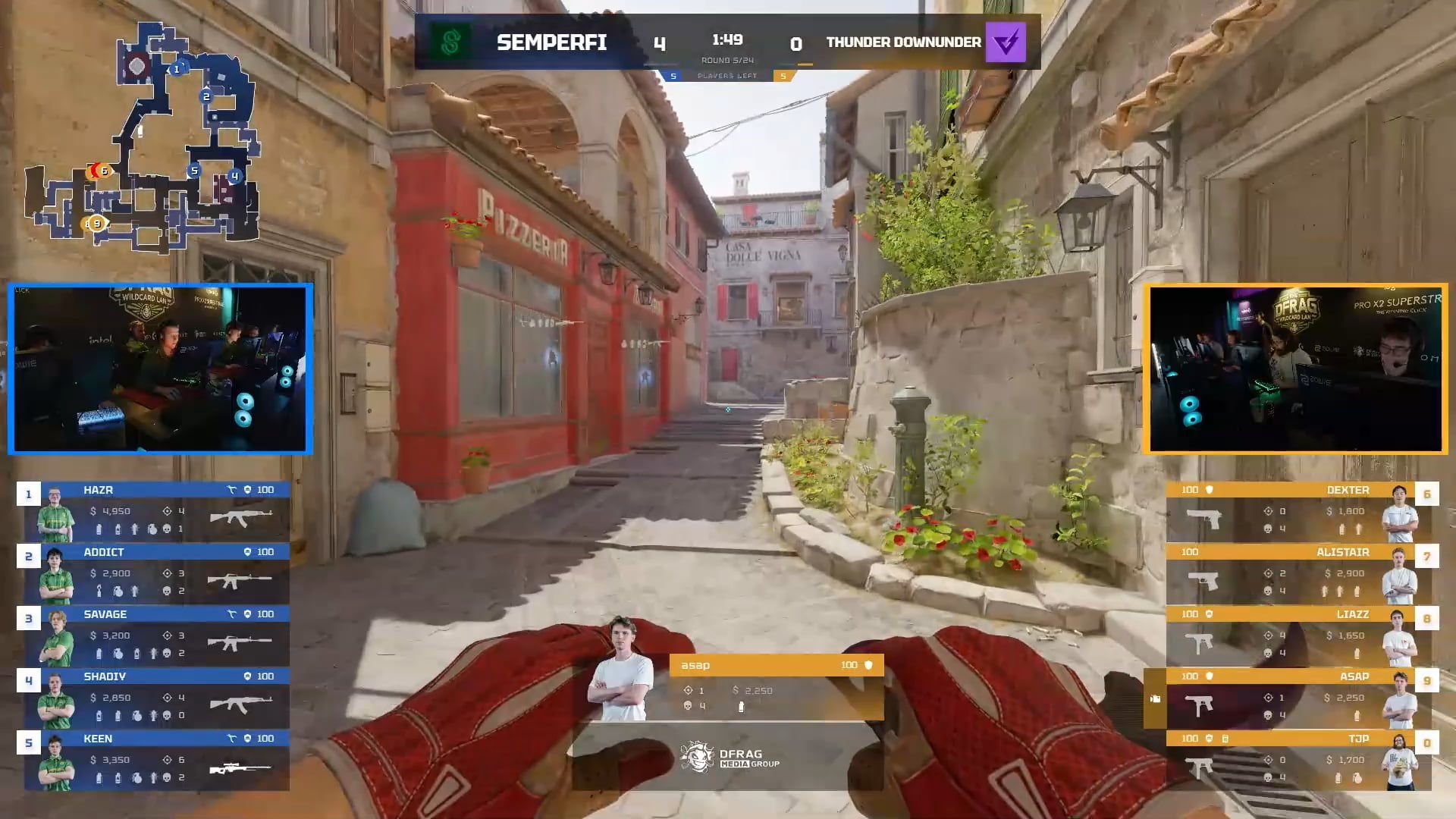The width and height of the screenshot is (1456, 819).
Task: Click the SemperFi team logo
Action: point(450,42)
